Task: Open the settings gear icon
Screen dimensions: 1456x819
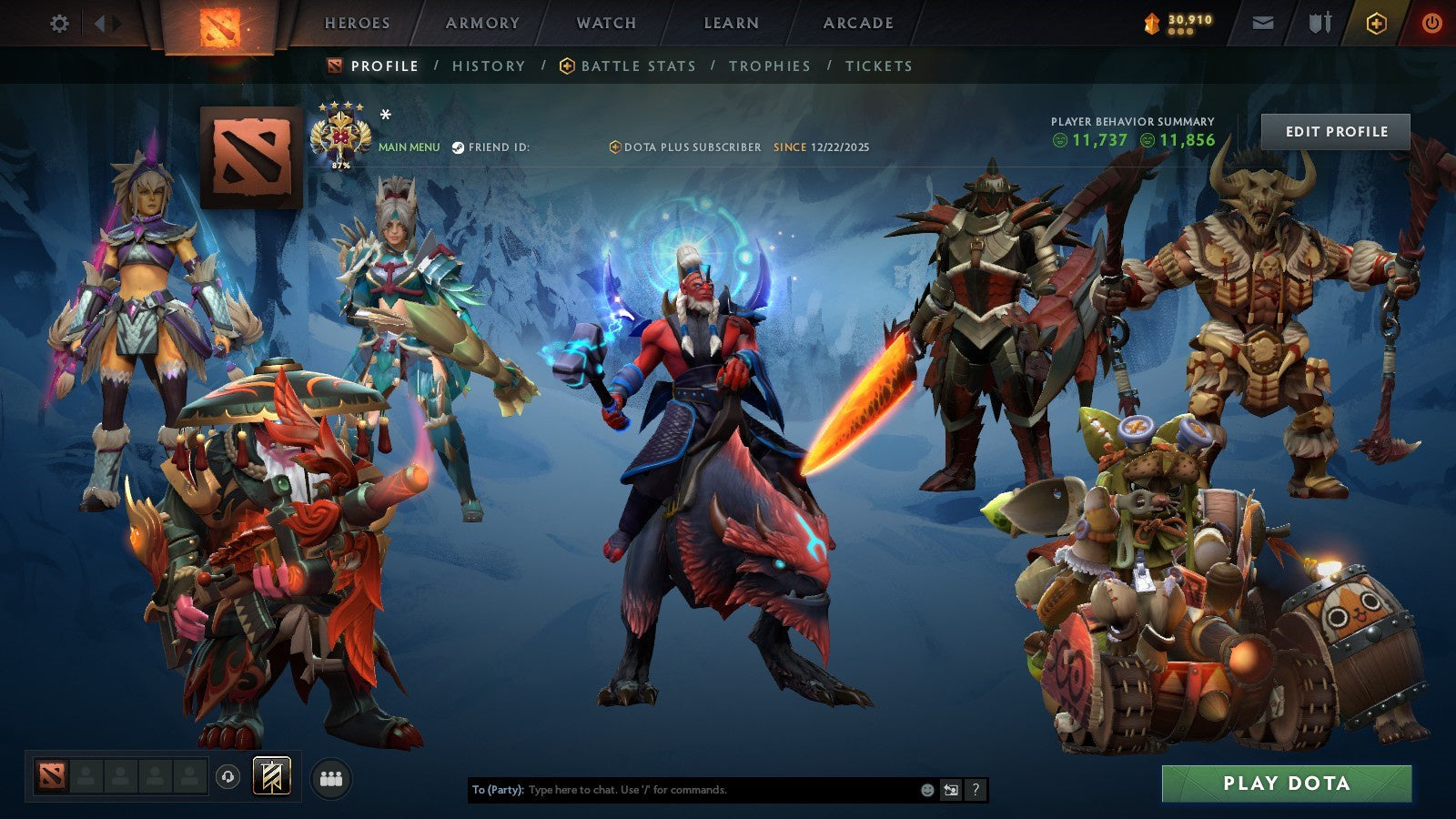Action: 60,25
